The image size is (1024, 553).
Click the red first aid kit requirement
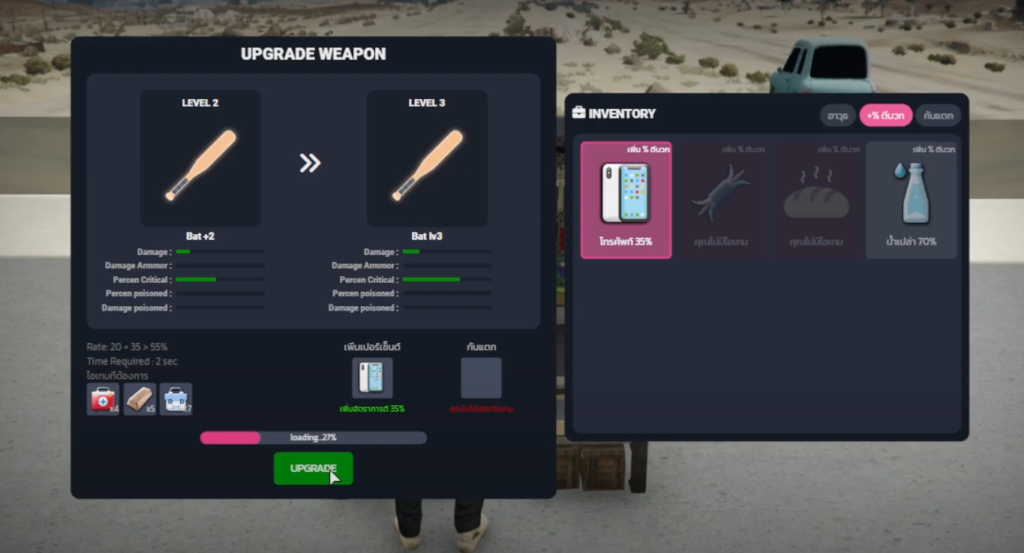103,399
